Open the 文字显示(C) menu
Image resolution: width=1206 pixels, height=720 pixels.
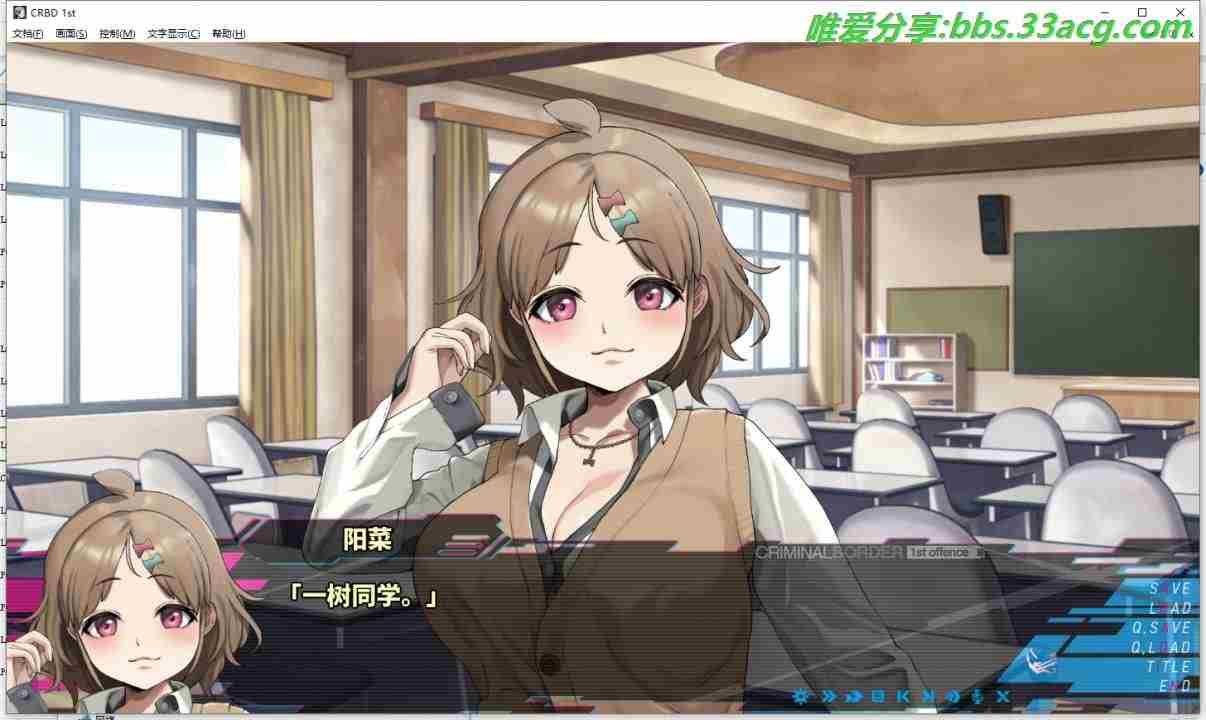click(173, 33)
